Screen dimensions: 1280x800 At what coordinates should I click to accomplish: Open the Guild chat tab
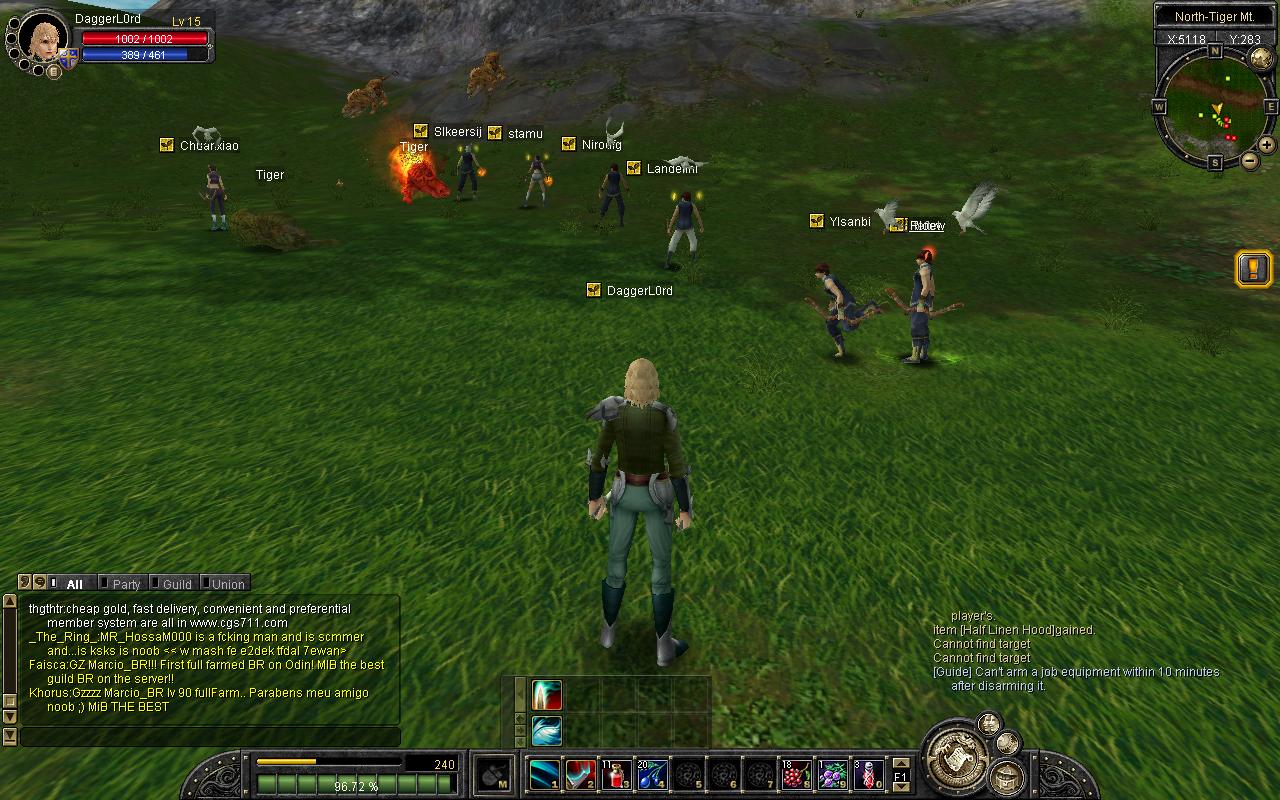[176, 584]
